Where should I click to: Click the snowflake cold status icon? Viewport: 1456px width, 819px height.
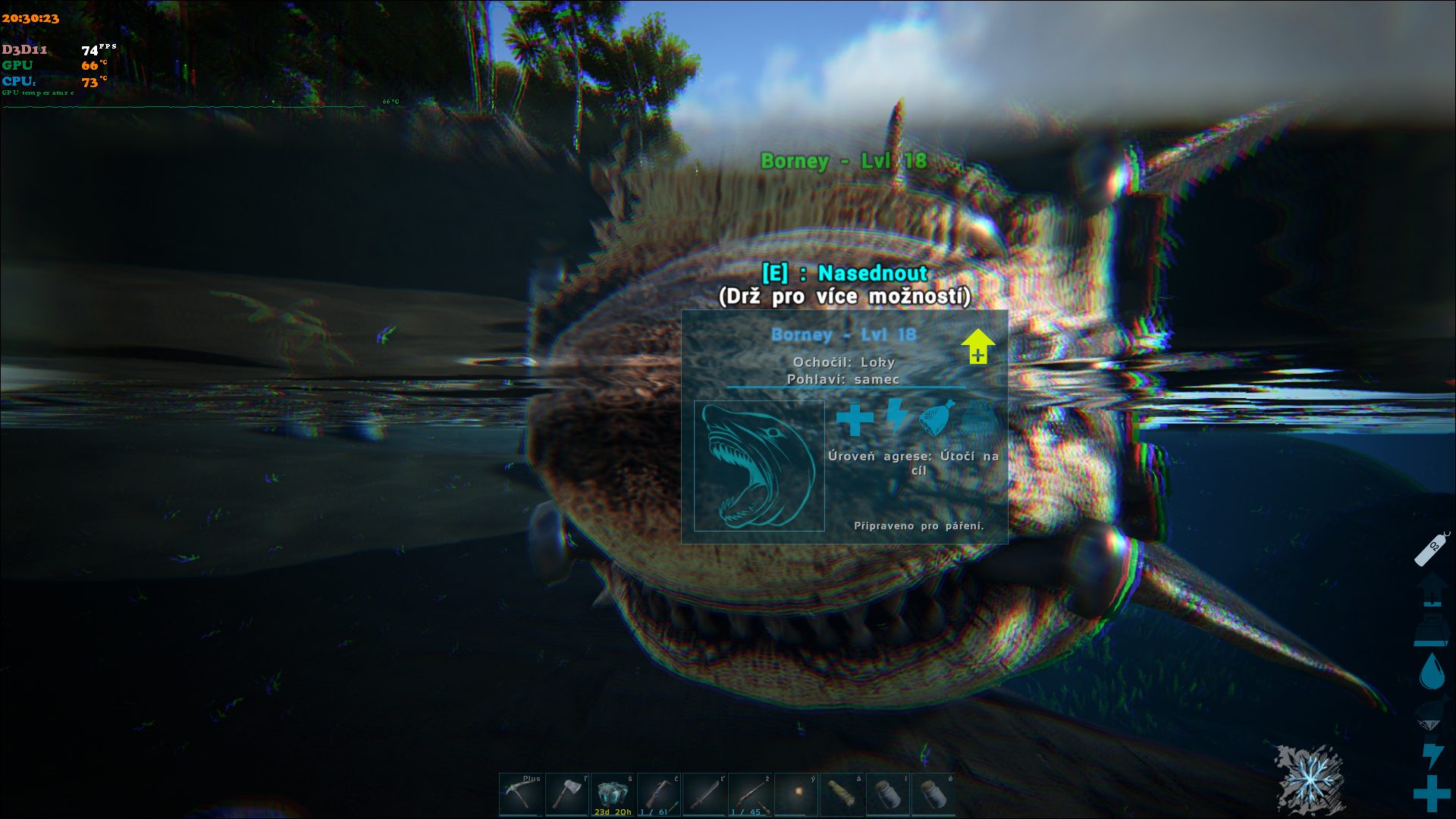[x=1310, y=779]
